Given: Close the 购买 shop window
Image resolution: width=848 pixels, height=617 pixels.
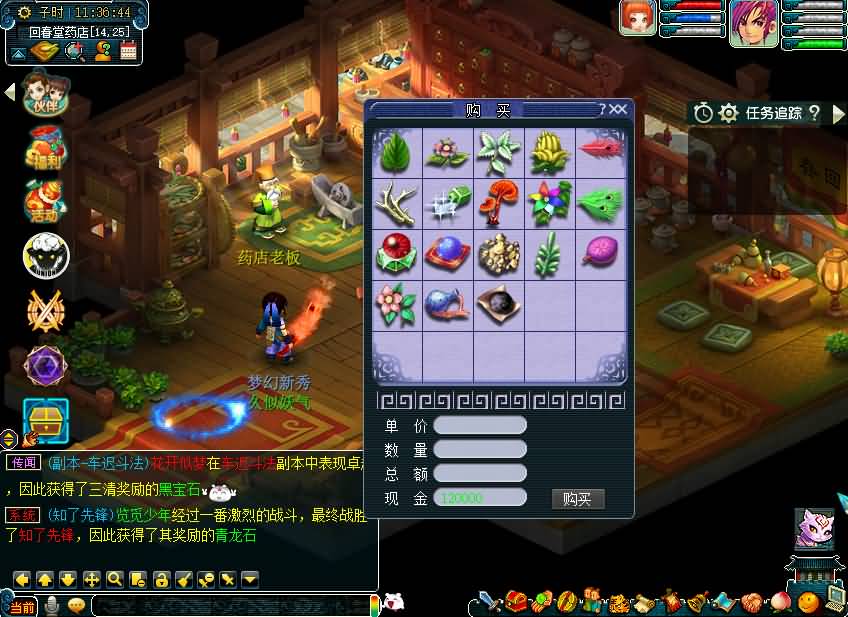Looking at the screenshot, I should [x=619, y=109].
